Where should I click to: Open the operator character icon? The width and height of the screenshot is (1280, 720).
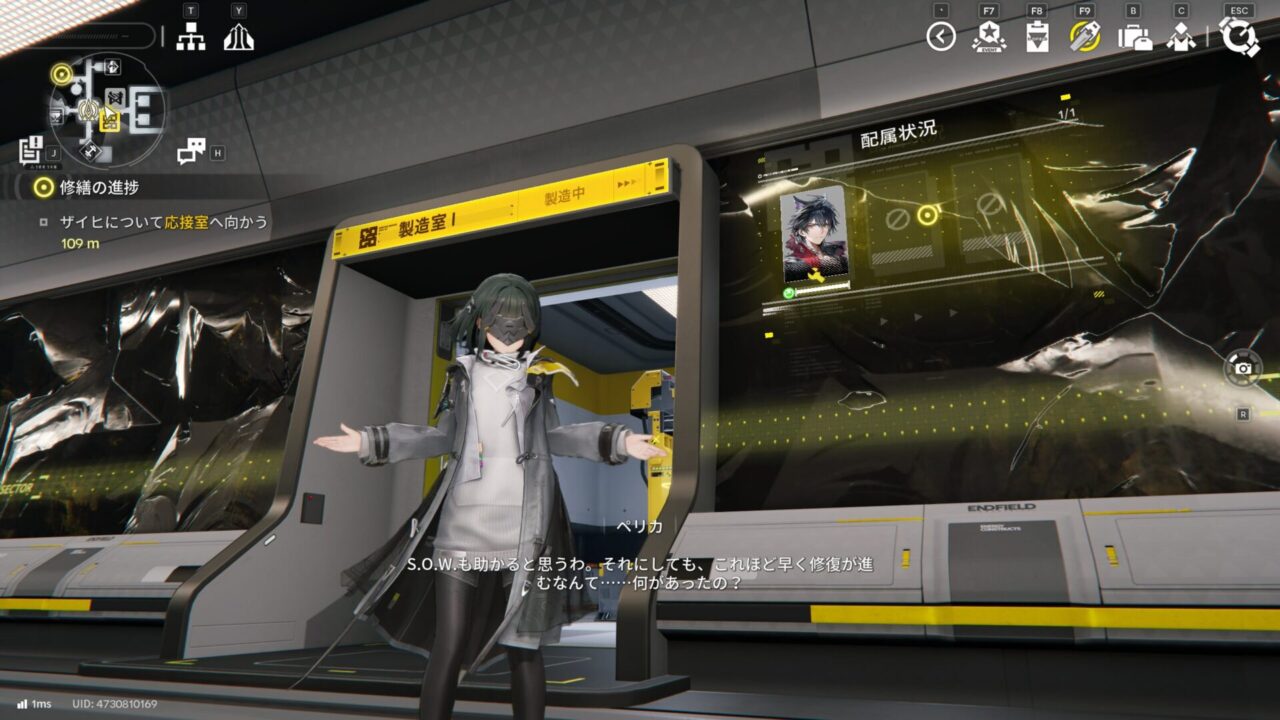click(x=1181, y=37)
